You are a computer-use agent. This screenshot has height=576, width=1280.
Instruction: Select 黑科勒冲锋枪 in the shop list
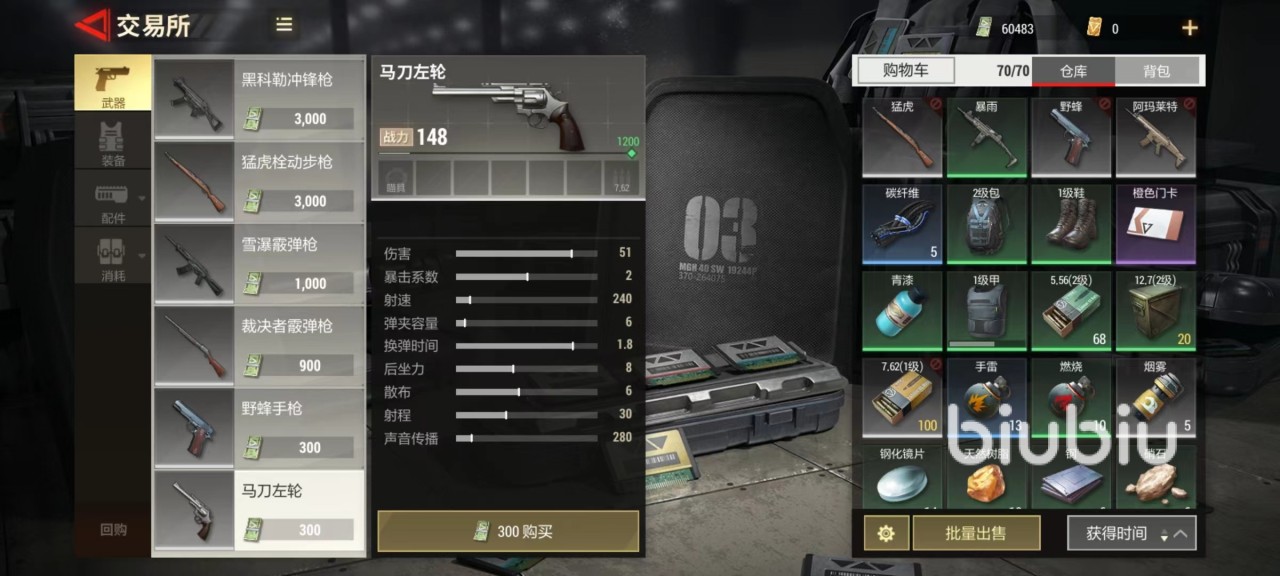click(259, 97)
